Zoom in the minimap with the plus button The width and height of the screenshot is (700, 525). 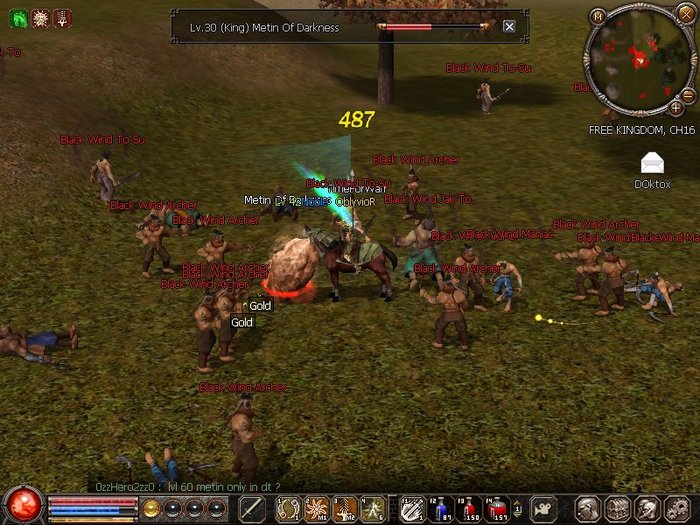point(676,107)
